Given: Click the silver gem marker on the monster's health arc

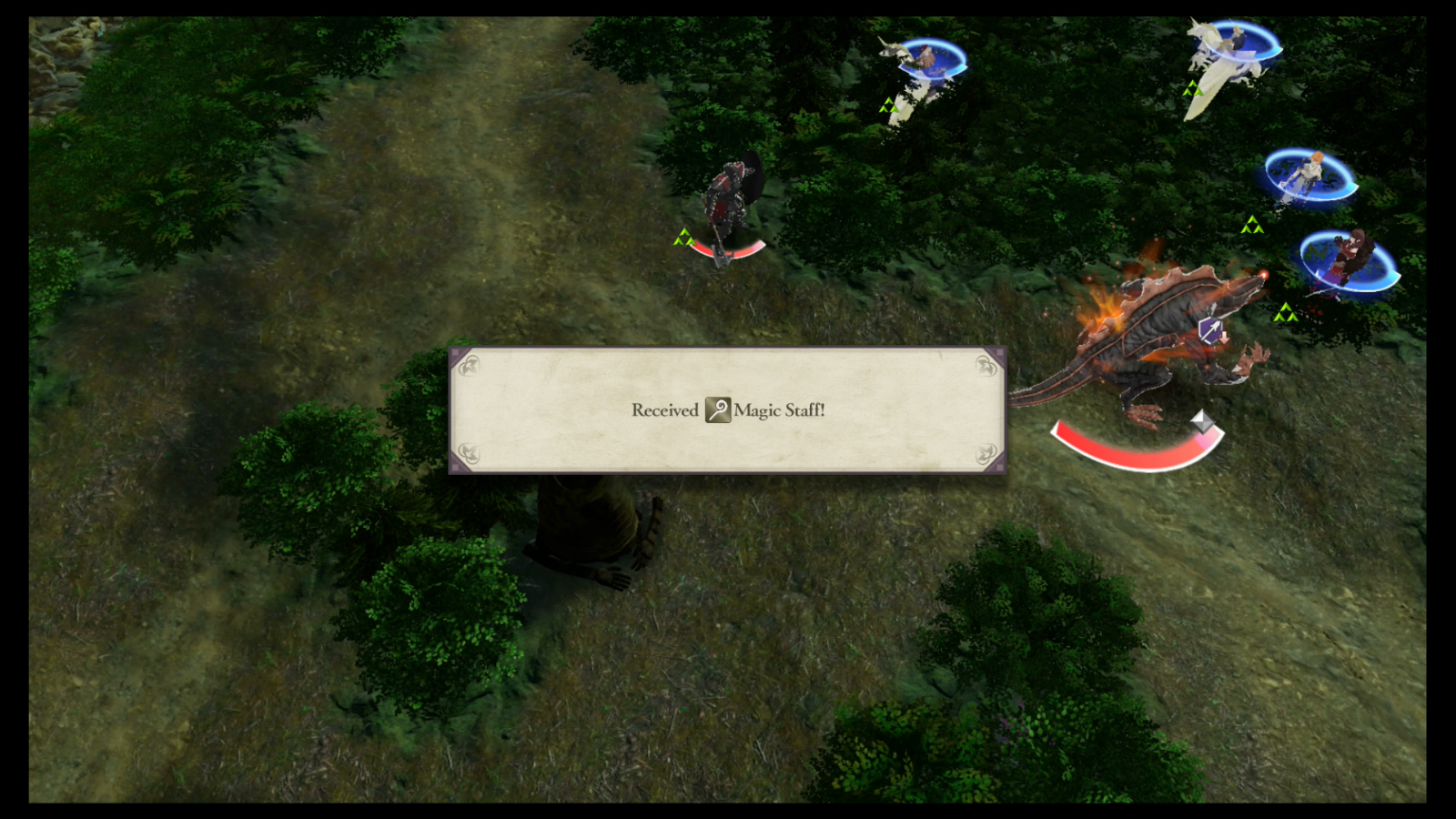Looking at the screenshot, I should pyautogui.click(x=1201, y=422).
